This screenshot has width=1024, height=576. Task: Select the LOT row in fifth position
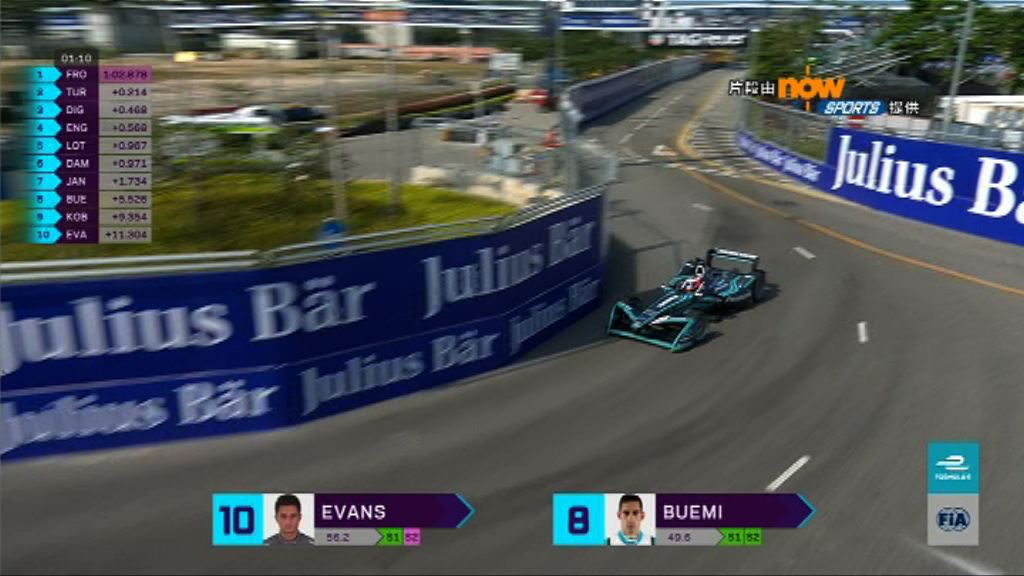(90, 145)
